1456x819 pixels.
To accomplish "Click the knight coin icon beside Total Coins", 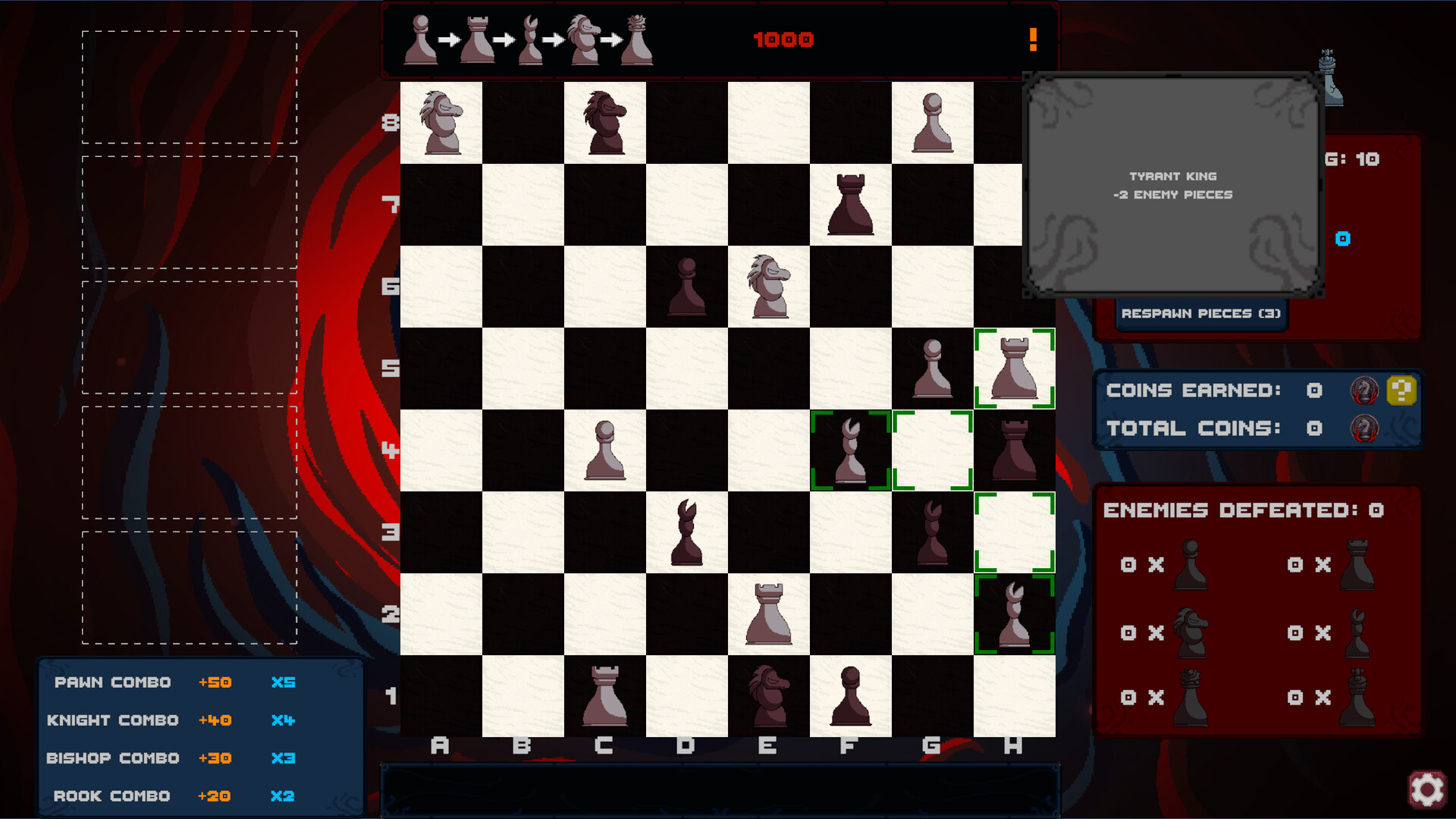I will point(1365,429).
